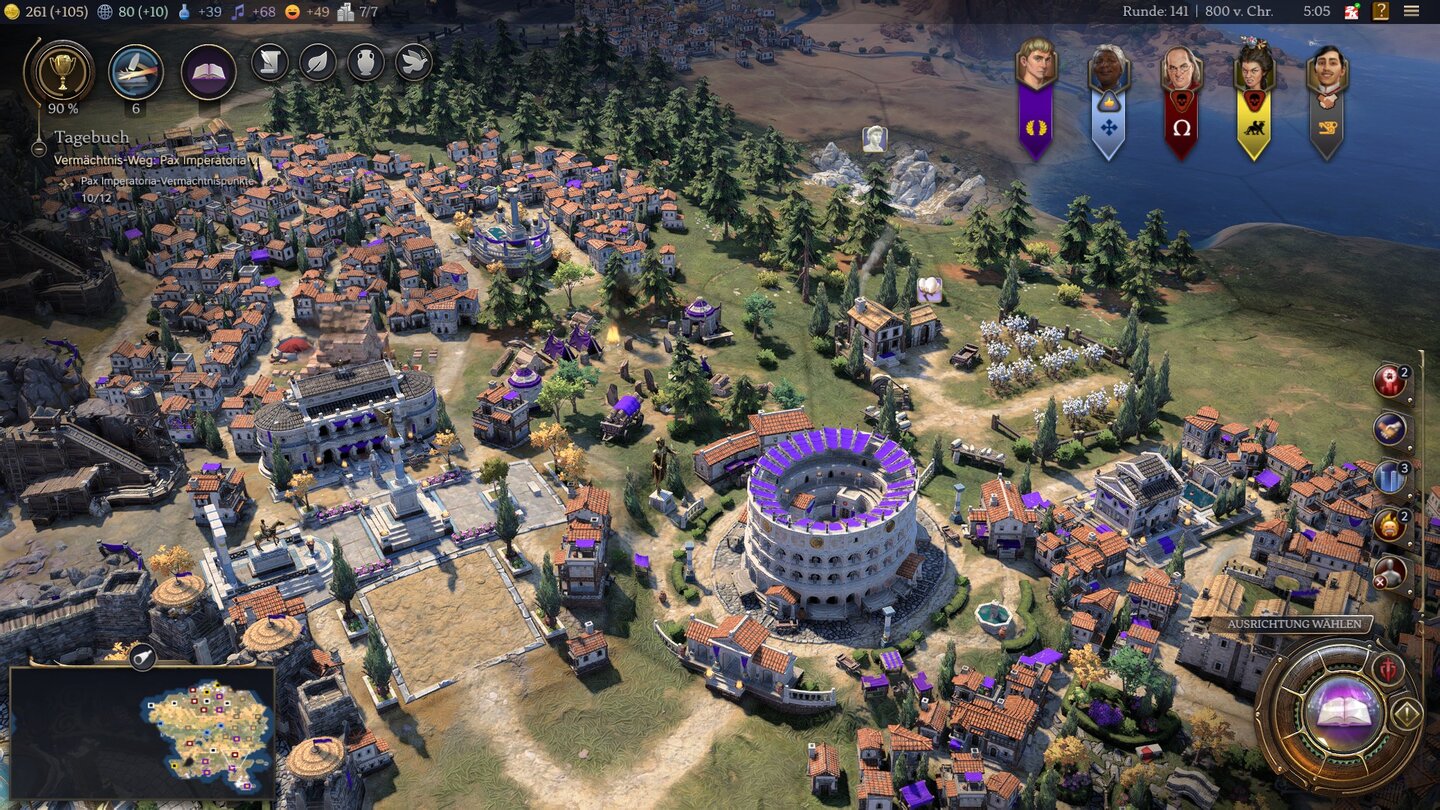
Task: Open the blue cross leader portrait
Action: [1109, 100]
